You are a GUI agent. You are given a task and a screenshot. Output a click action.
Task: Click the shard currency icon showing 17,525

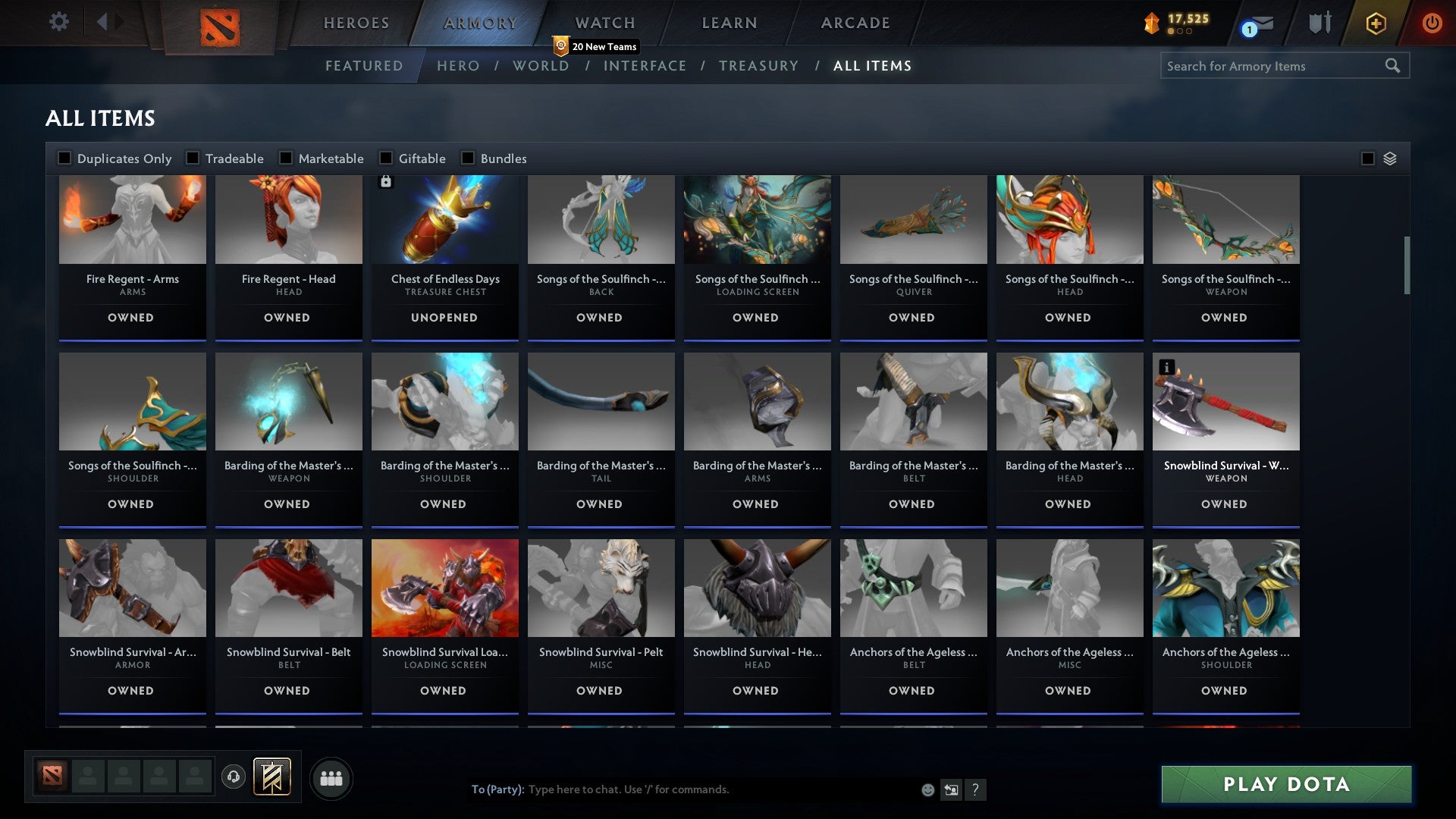1151,23
